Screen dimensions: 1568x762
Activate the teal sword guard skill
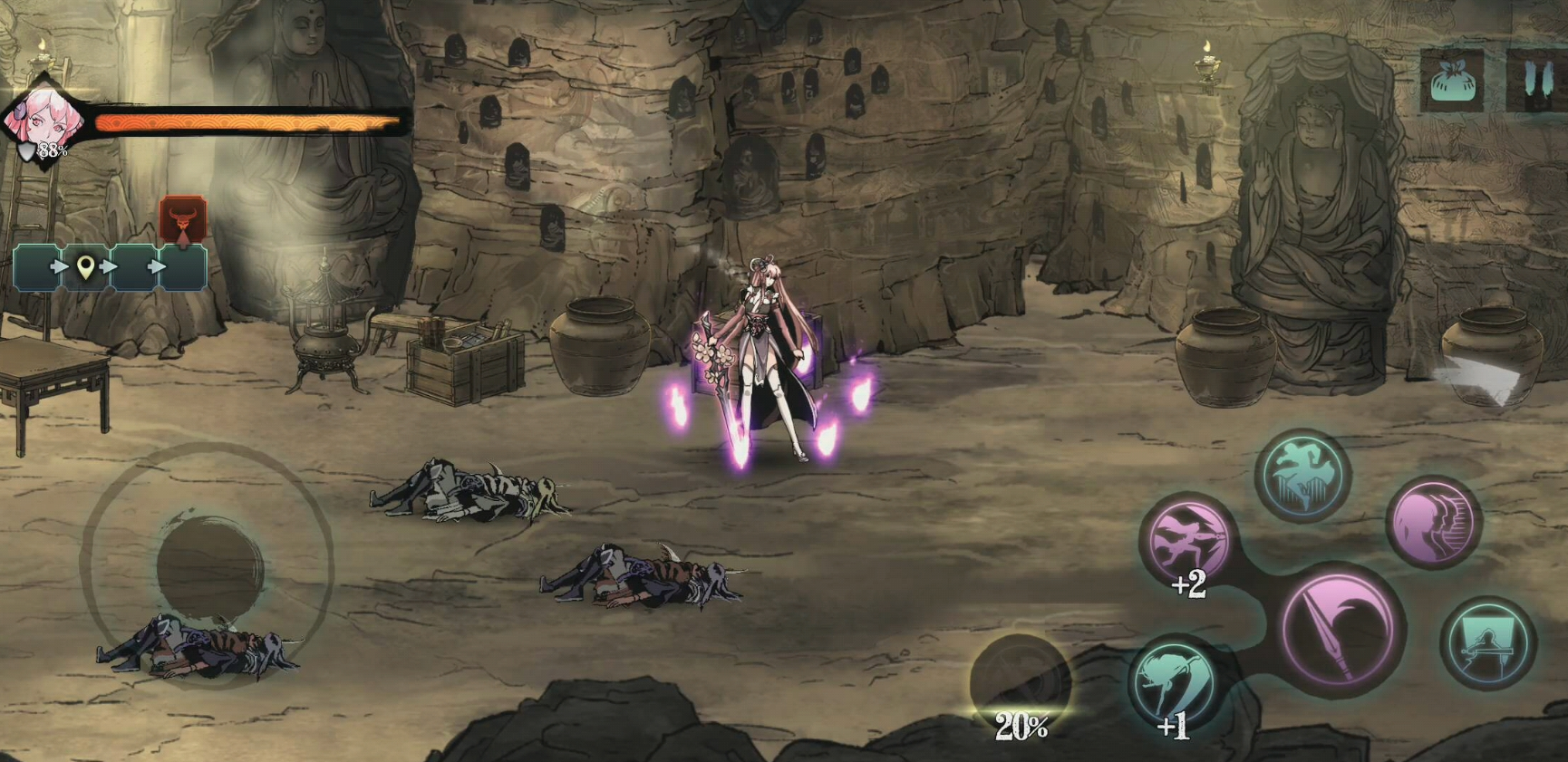point(1486,643)
